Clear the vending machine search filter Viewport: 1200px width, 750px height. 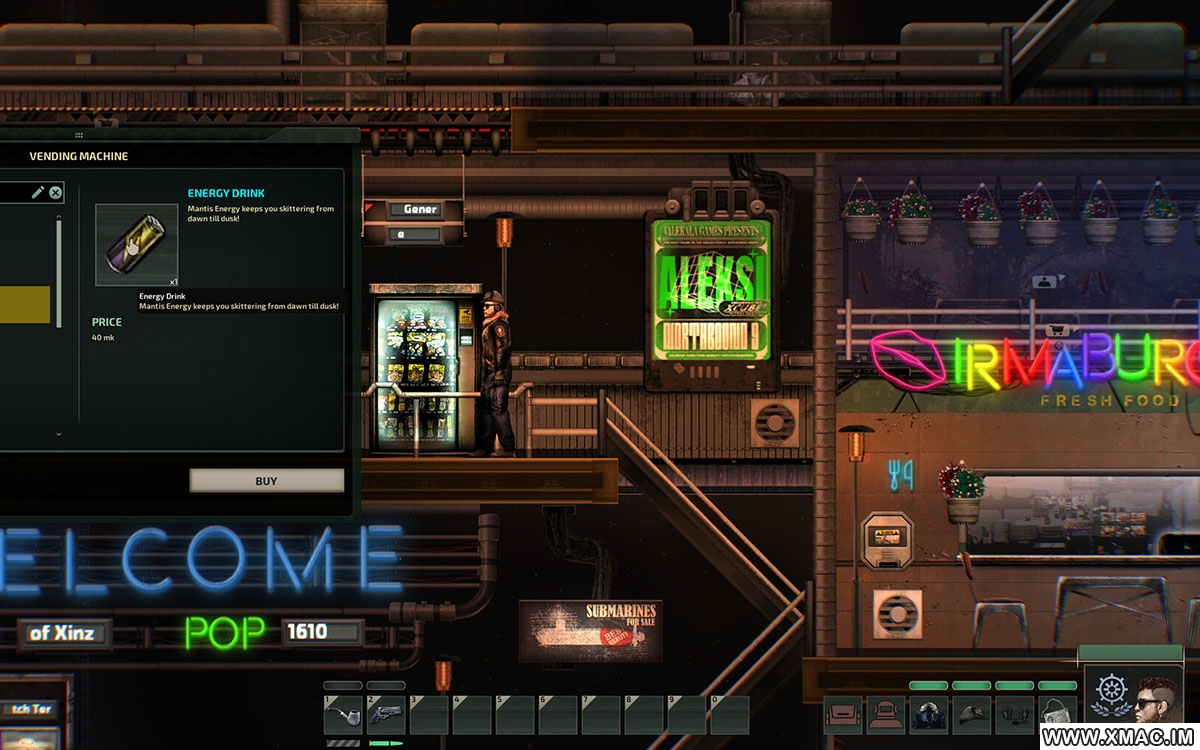(x=56, y=193)
